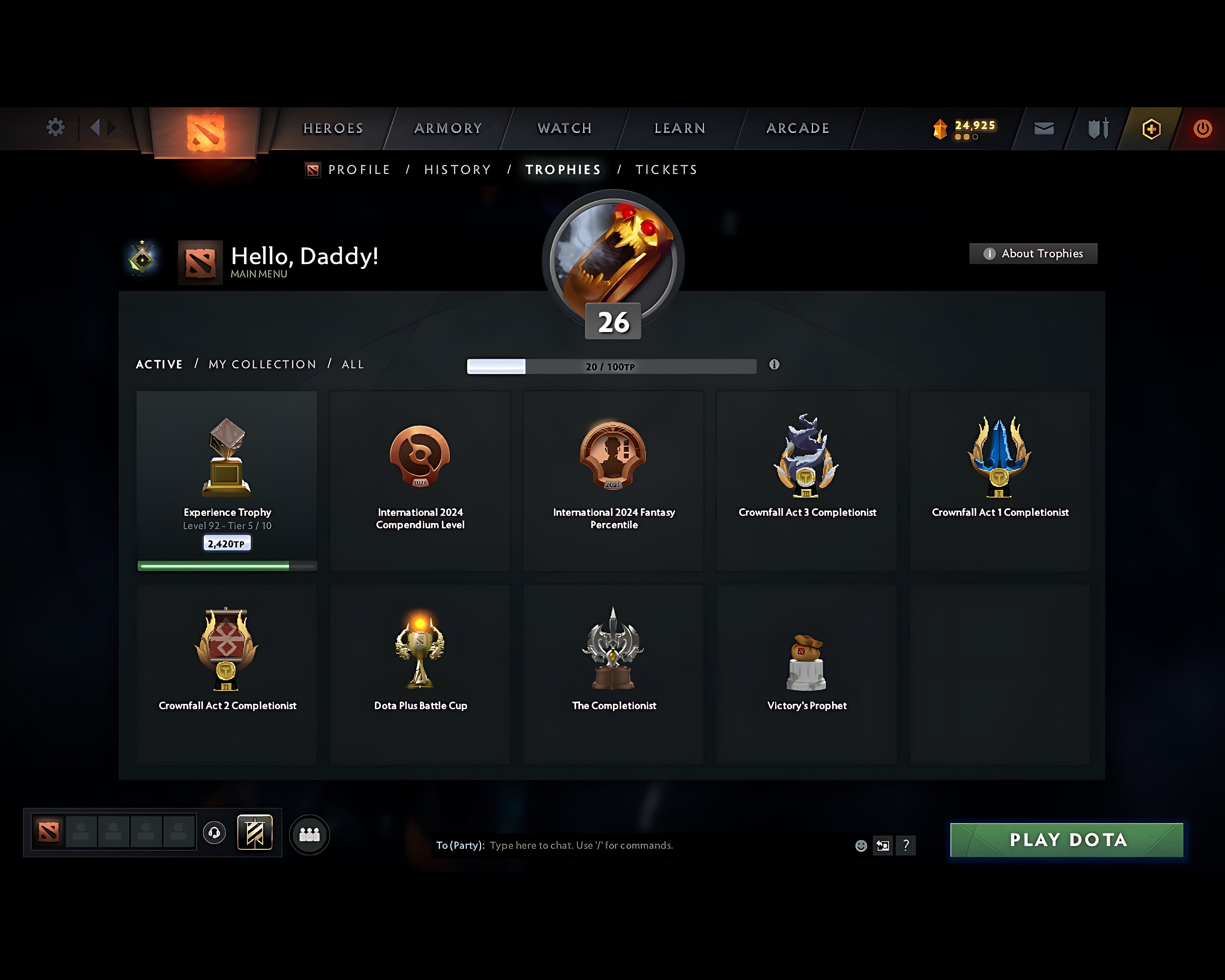
Task: Open the guild banner icon near the party bar
Action: point(255,833)
